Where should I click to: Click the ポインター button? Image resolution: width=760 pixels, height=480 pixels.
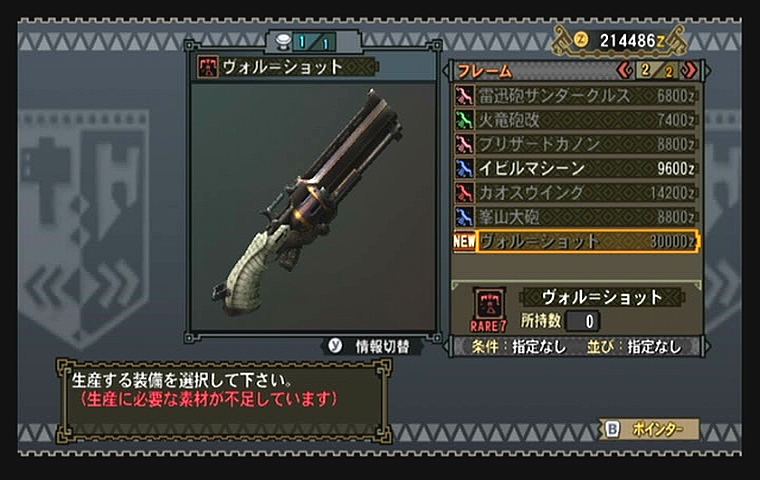[650, 428]
